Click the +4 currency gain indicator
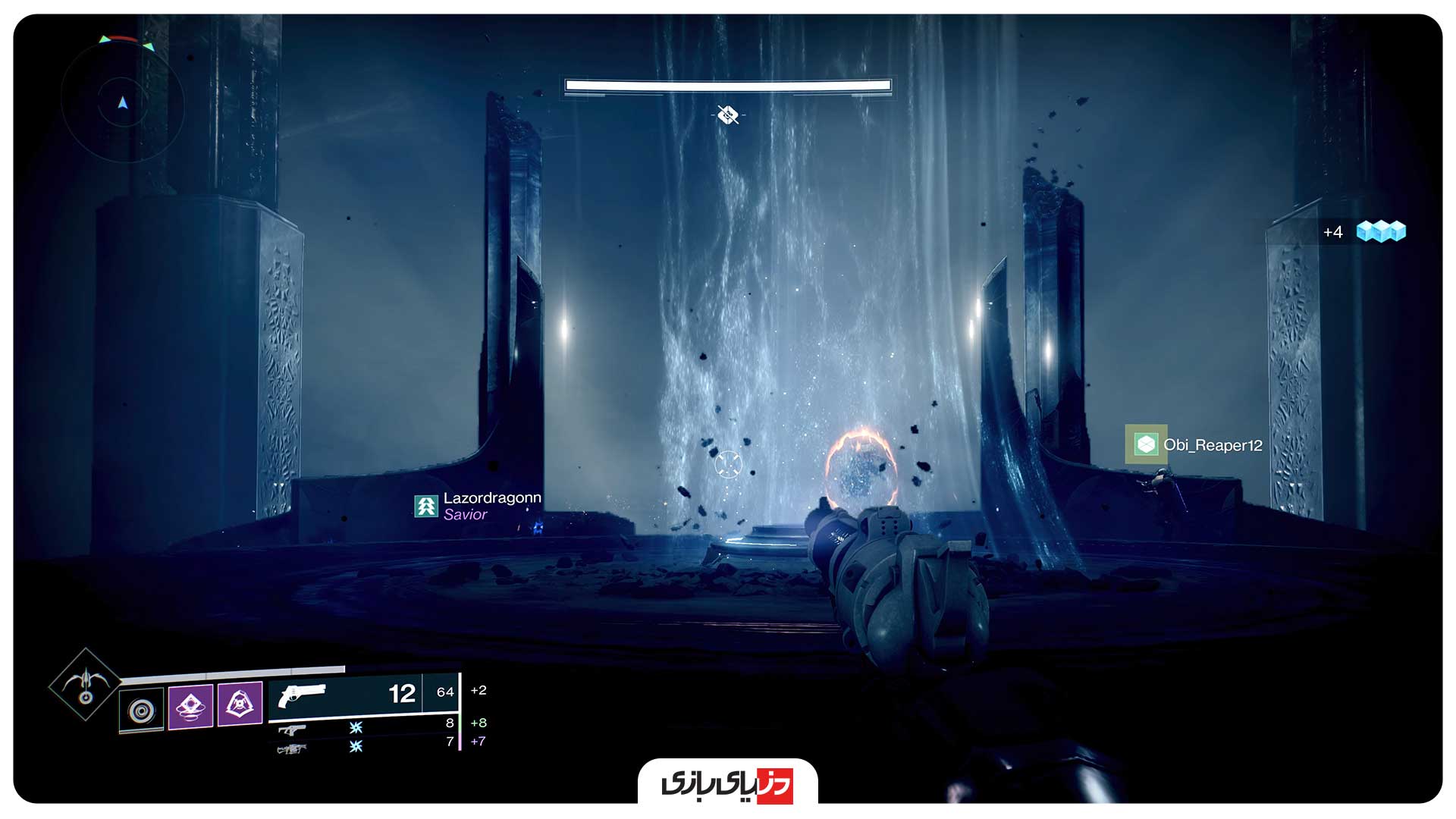 point(1332,233)
